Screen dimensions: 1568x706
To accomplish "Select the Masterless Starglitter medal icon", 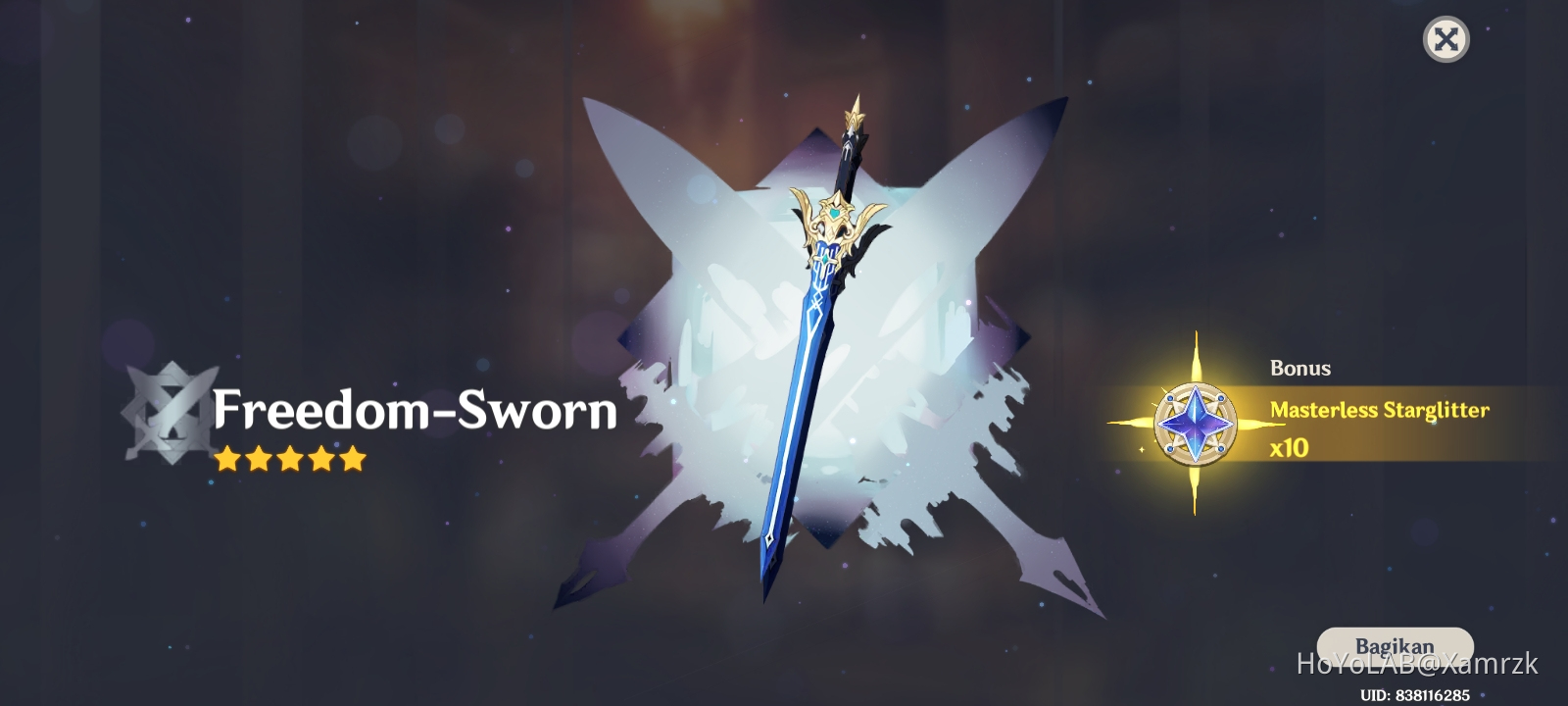I will [1198, 424].
